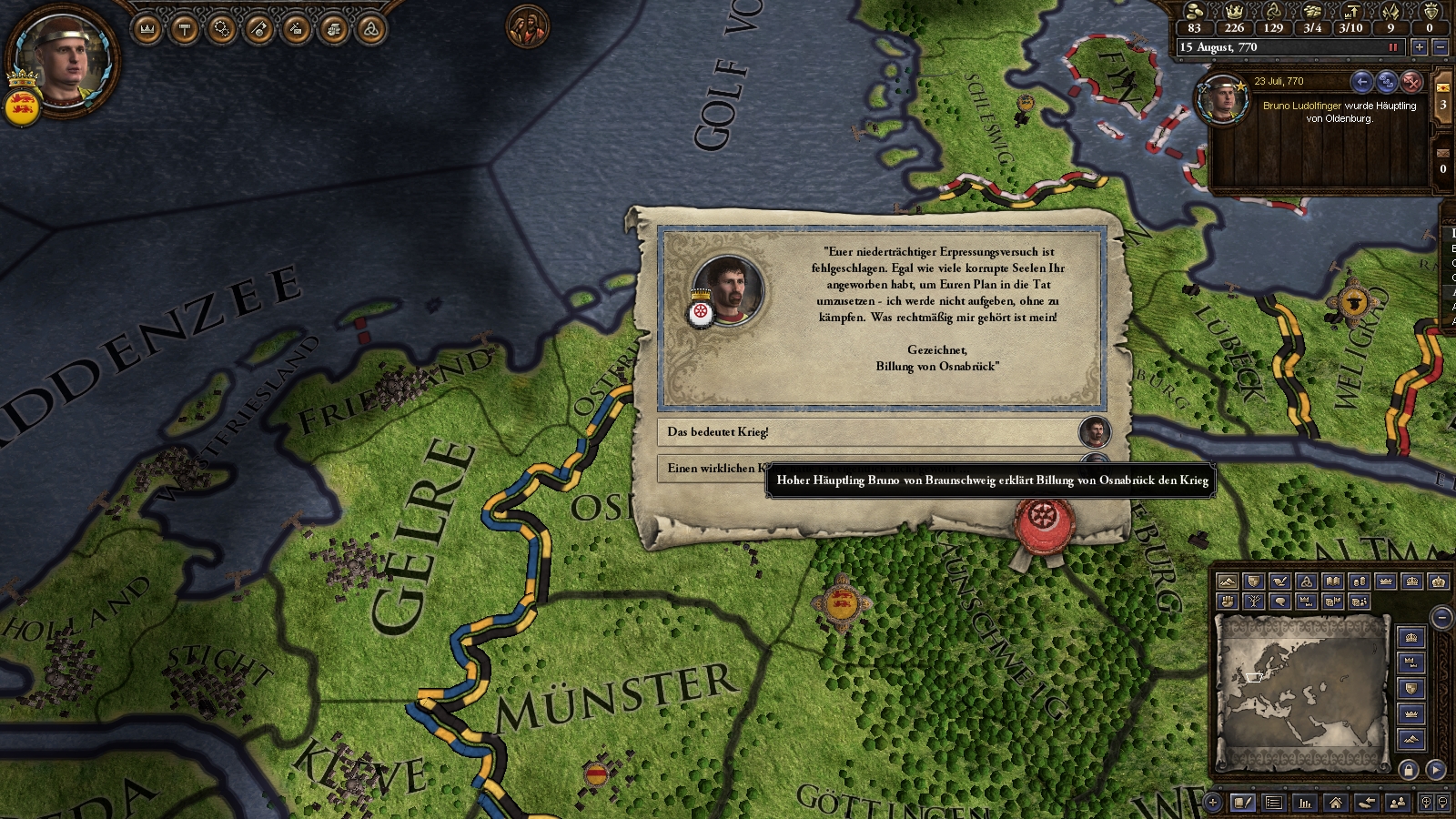The image size is (1456, 819).
Task: Open the player ruler portrait
Action: tap(64, 57)
